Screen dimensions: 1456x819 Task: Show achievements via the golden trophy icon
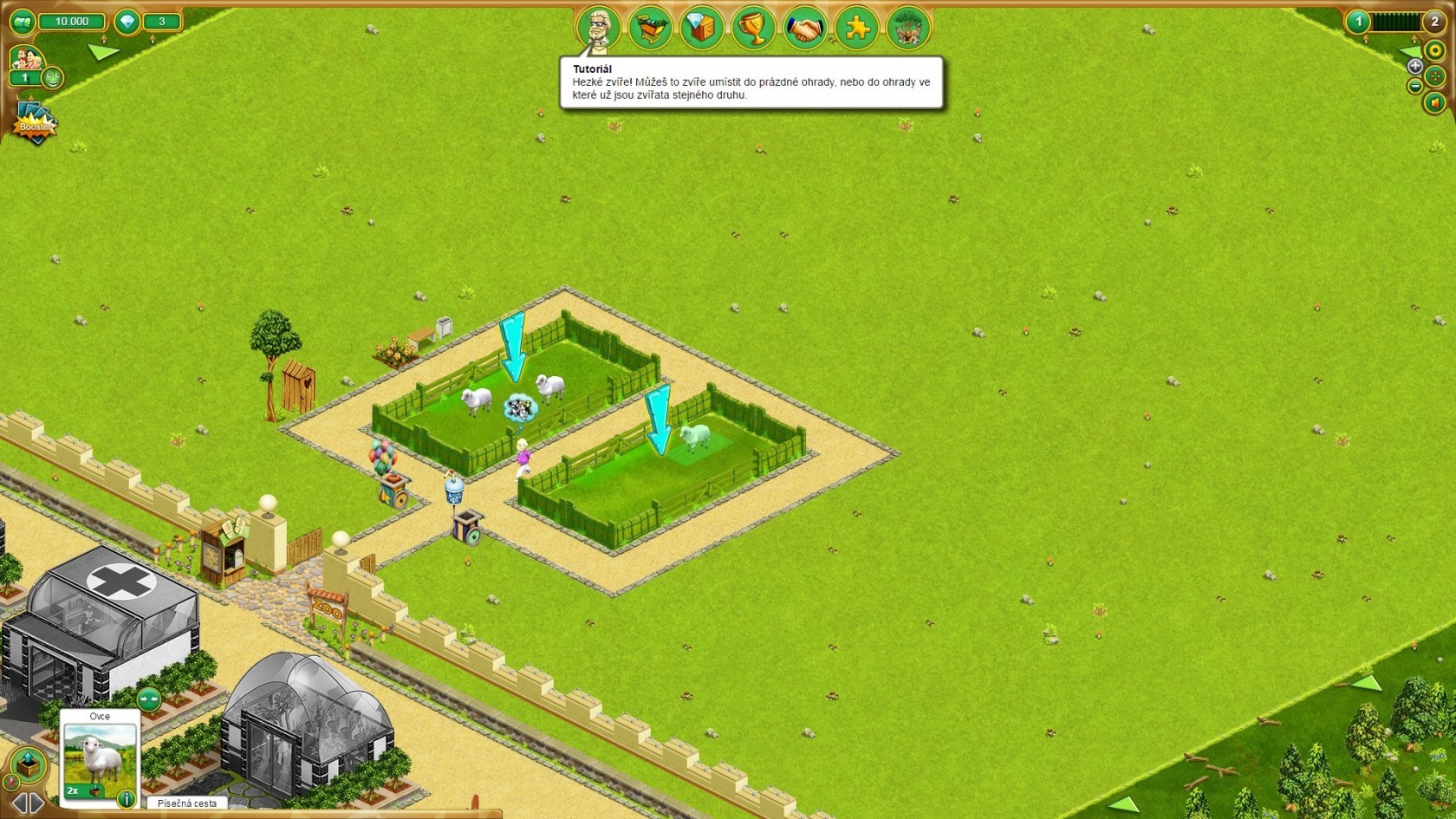753,29
